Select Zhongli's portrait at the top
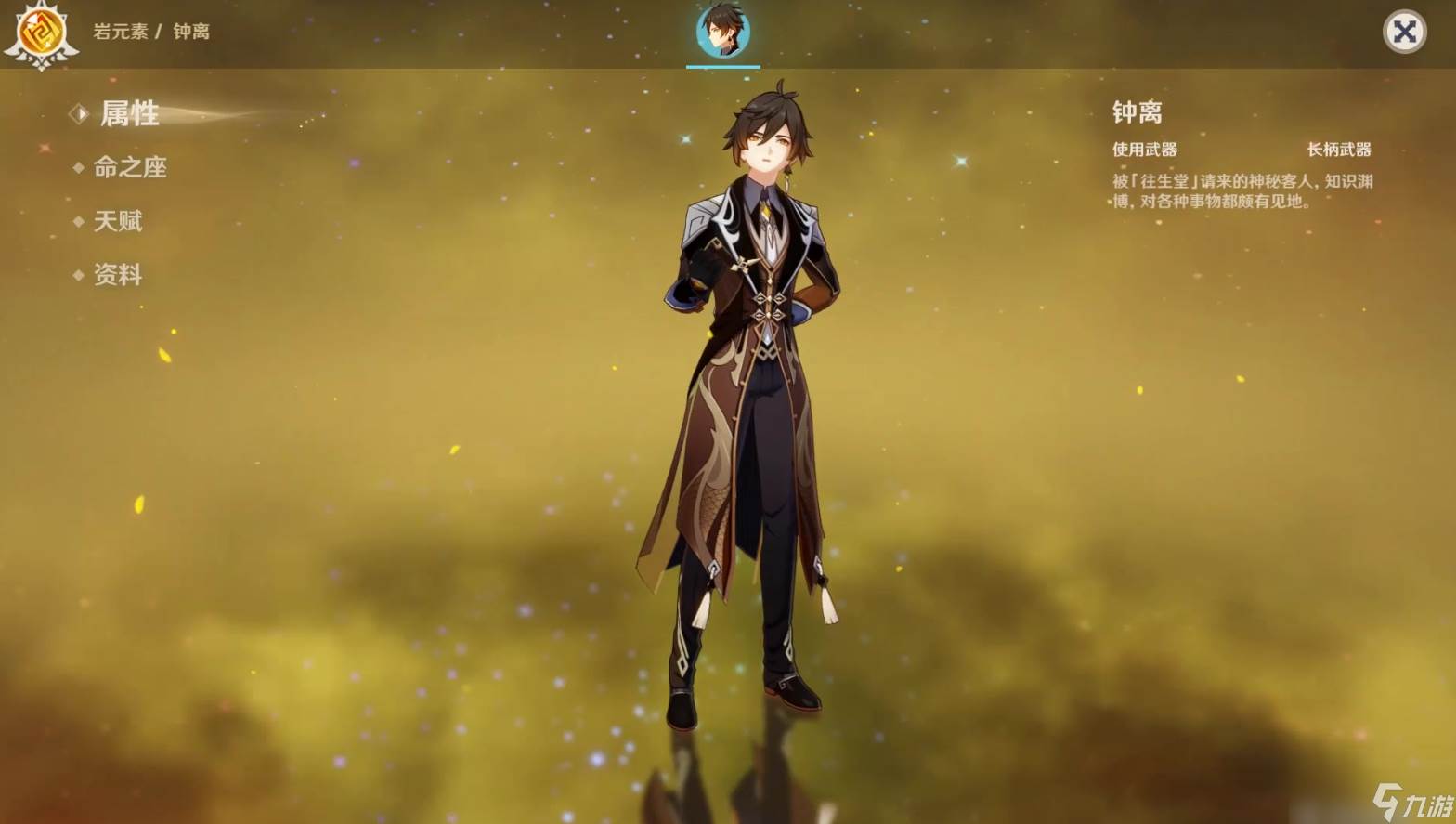Image resolution: width=1456 pixels, height=824 pixels. (x=722, y=32)
